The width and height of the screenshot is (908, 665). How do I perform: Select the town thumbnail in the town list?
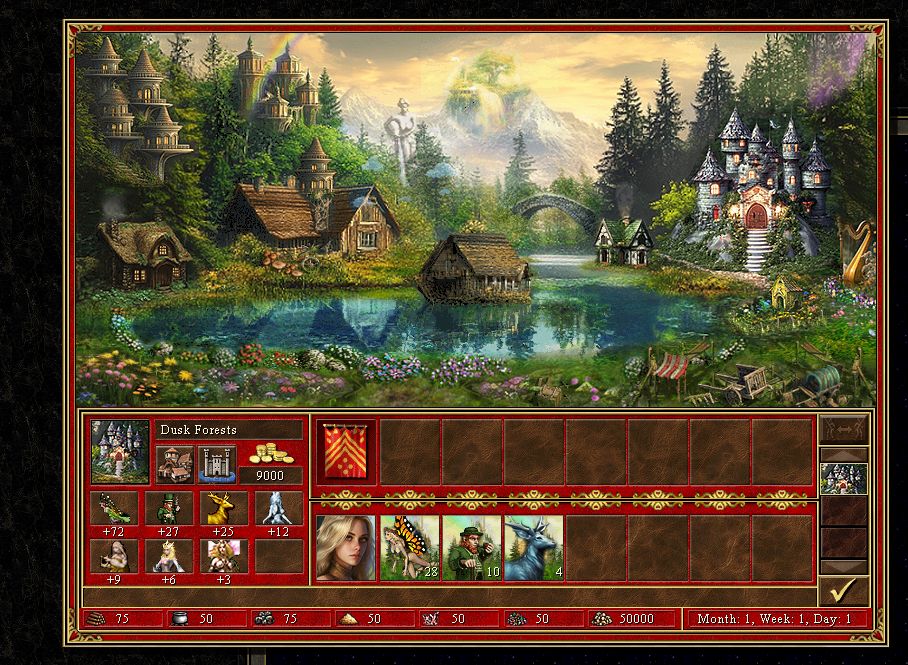pyautogui.click(x=843, y=478)
